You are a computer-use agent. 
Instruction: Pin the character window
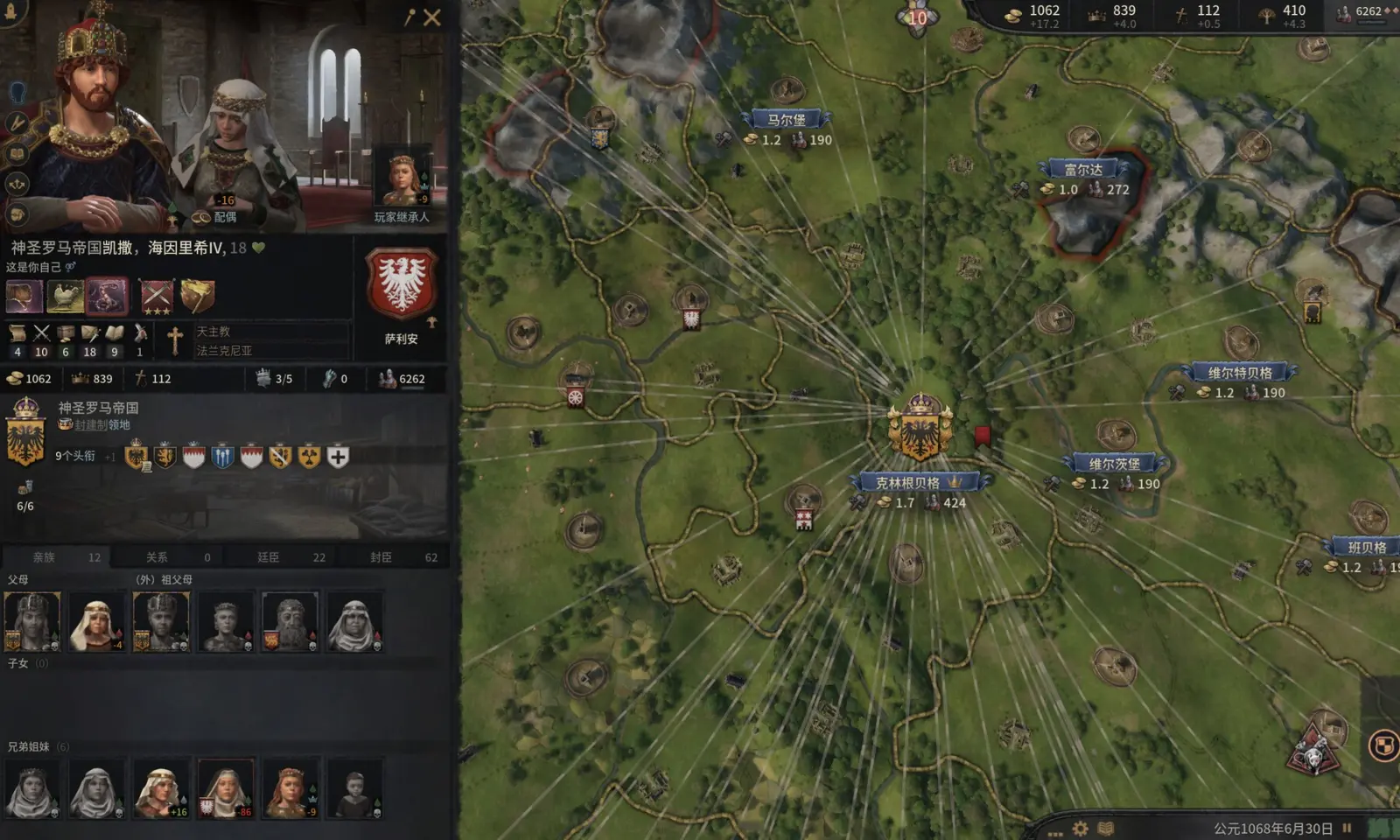[409, 17]
